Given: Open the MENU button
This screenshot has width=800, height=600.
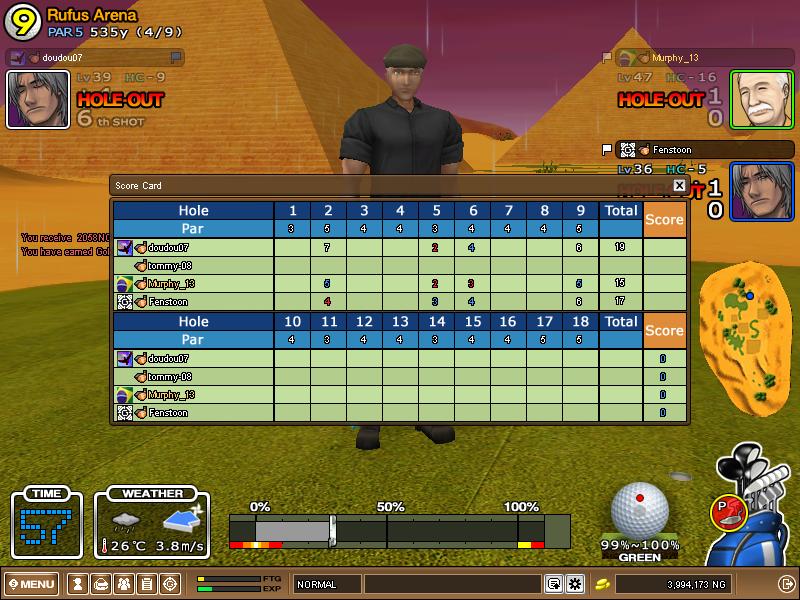Looking at the screenshot, I should (31, 584).
